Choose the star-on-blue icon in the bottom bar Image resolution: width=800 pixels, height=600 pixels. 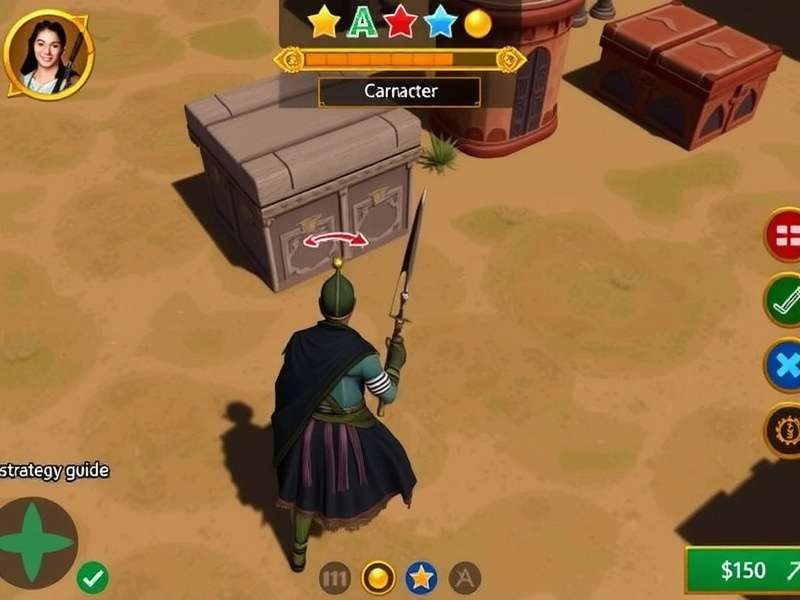coord(421,577)
